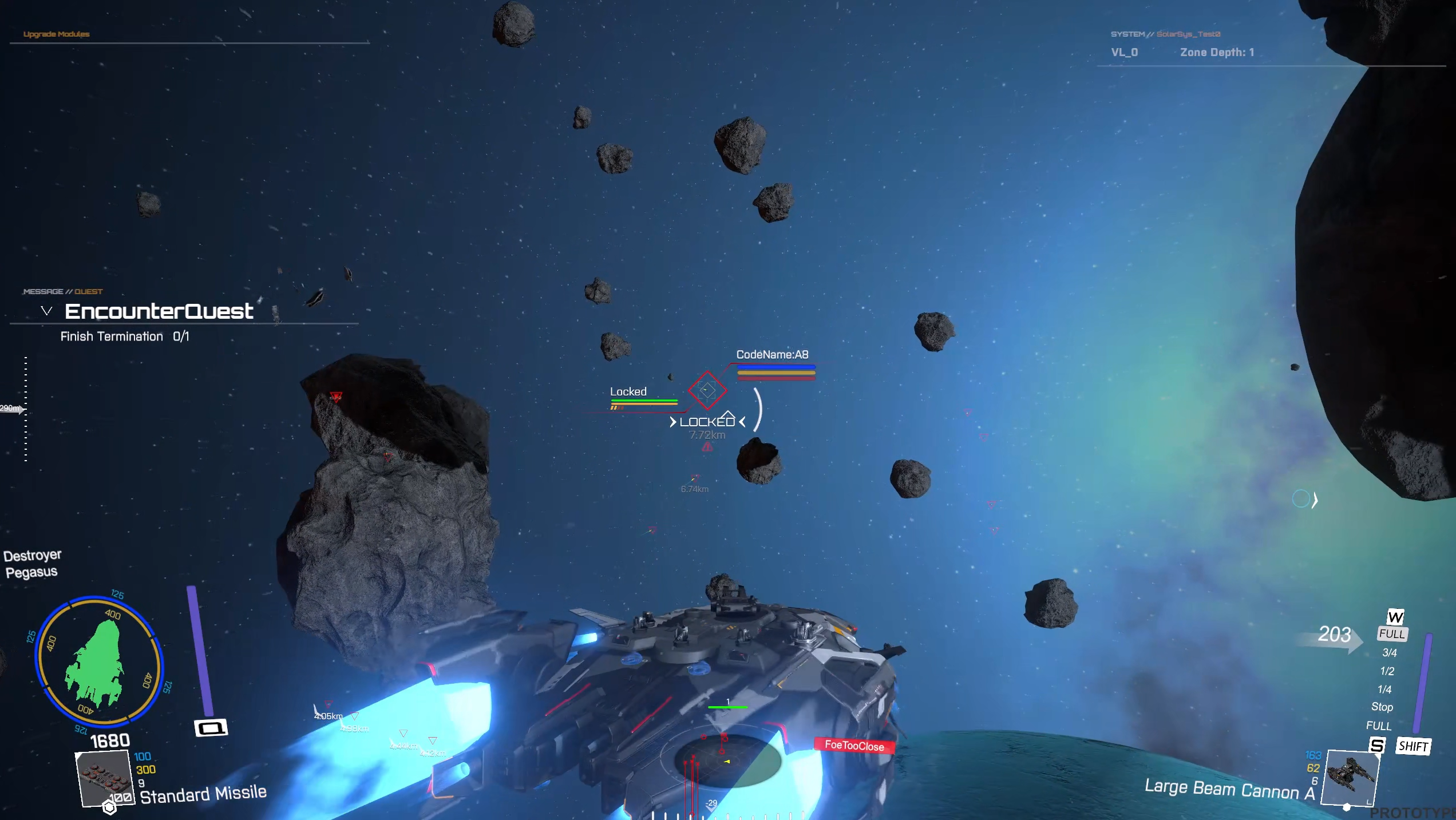Click the green ship status silhouette
The width and height of the screenshot is (1456, 820).
click(x=96, y=664)
